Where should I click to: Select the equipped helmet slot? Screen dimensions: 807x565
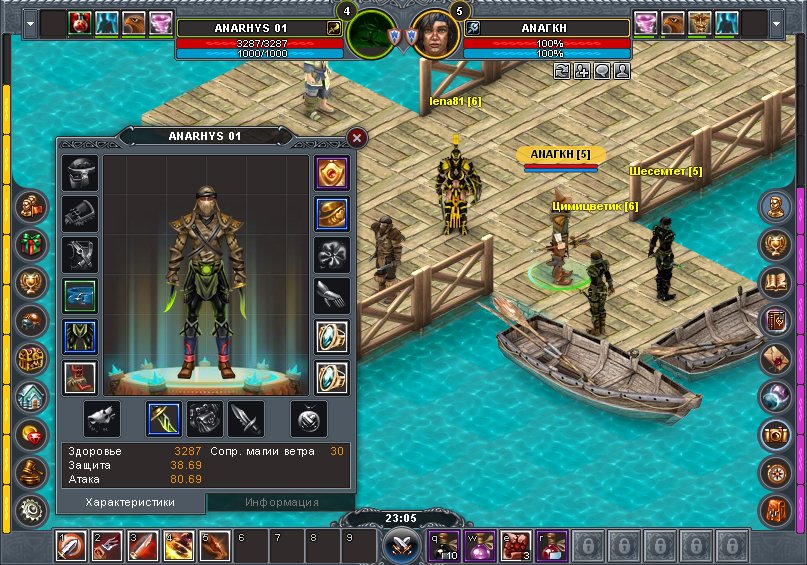pos(80,173)
